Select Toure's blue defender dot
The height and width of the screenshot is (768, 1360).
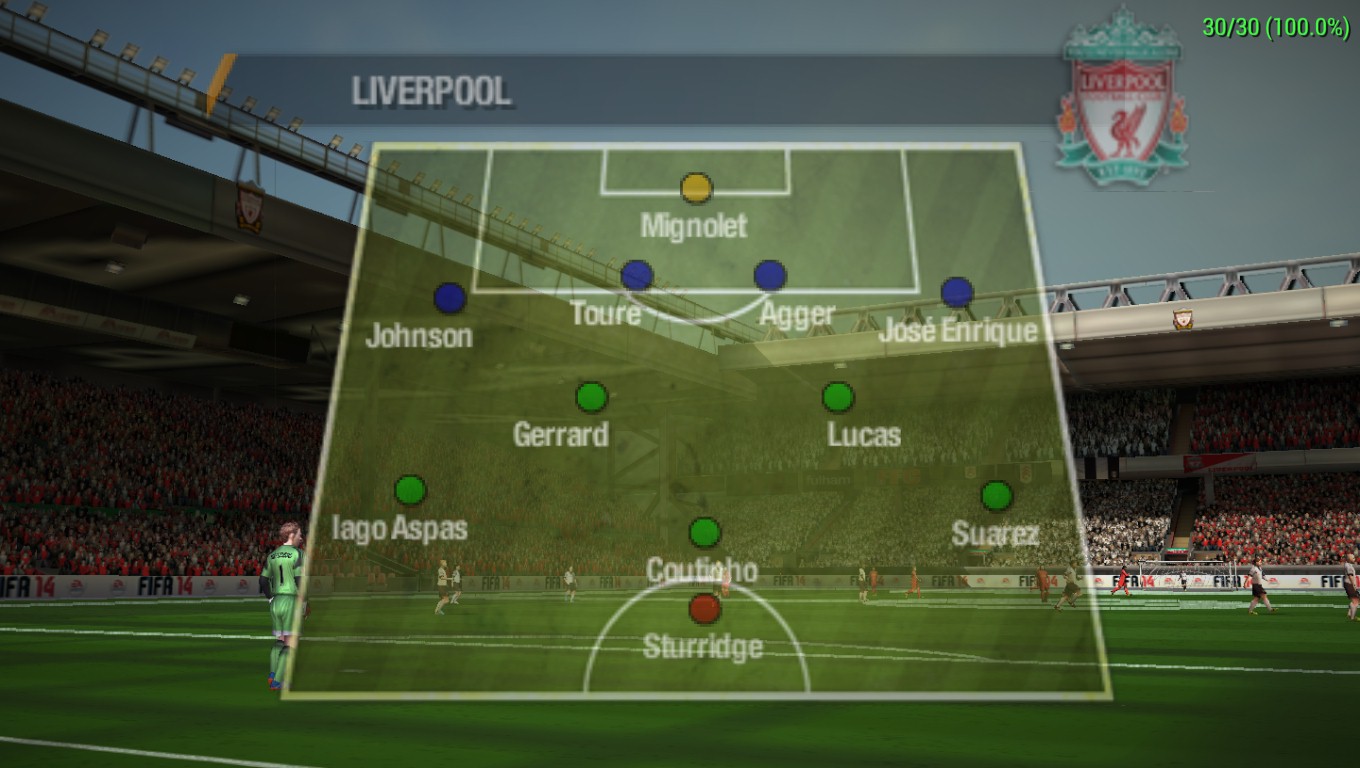(x=637, y=275)
